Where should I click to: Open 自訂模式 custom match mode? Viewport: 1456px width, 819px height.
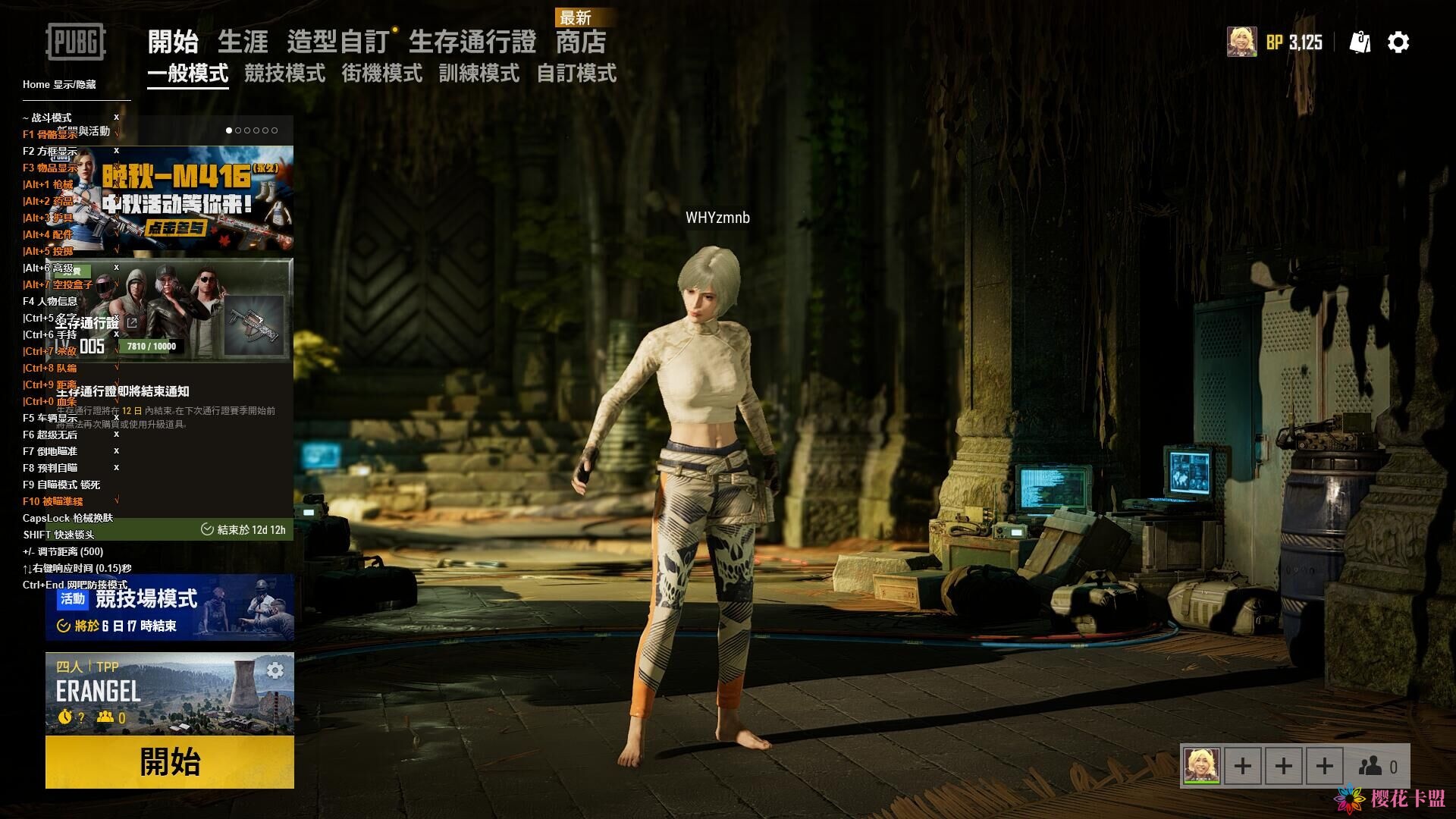[x=576, y=74]
